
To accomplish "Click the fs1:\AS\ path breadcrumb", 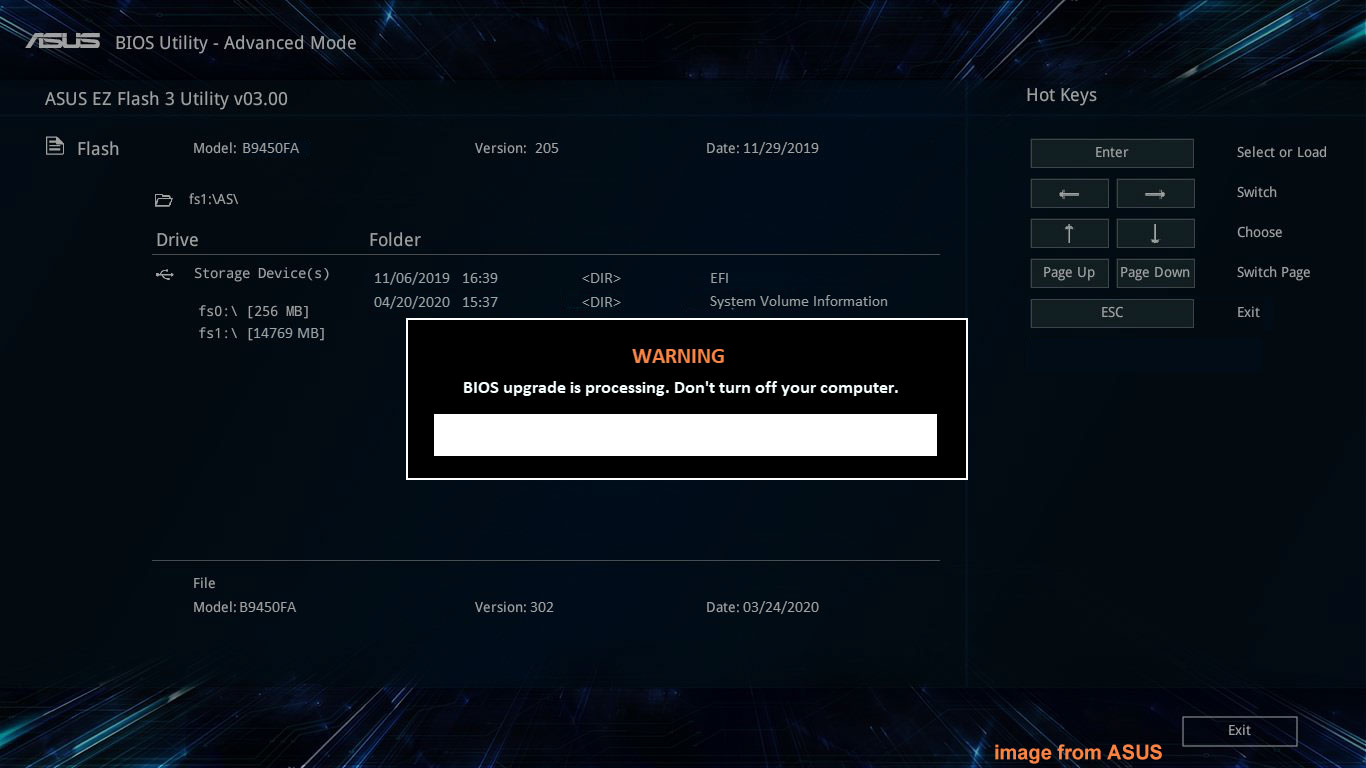I will pyautogui.click(x=212, y=199).
